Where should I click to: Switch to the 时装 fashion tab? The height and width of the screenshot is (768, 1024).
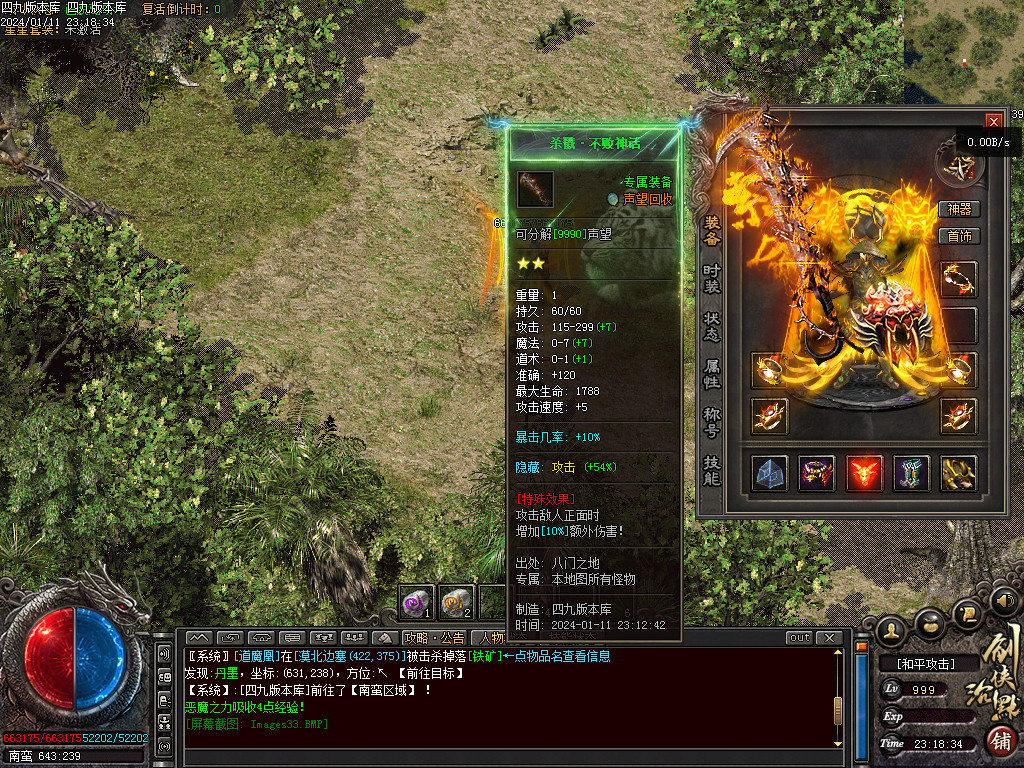(712, 279)
